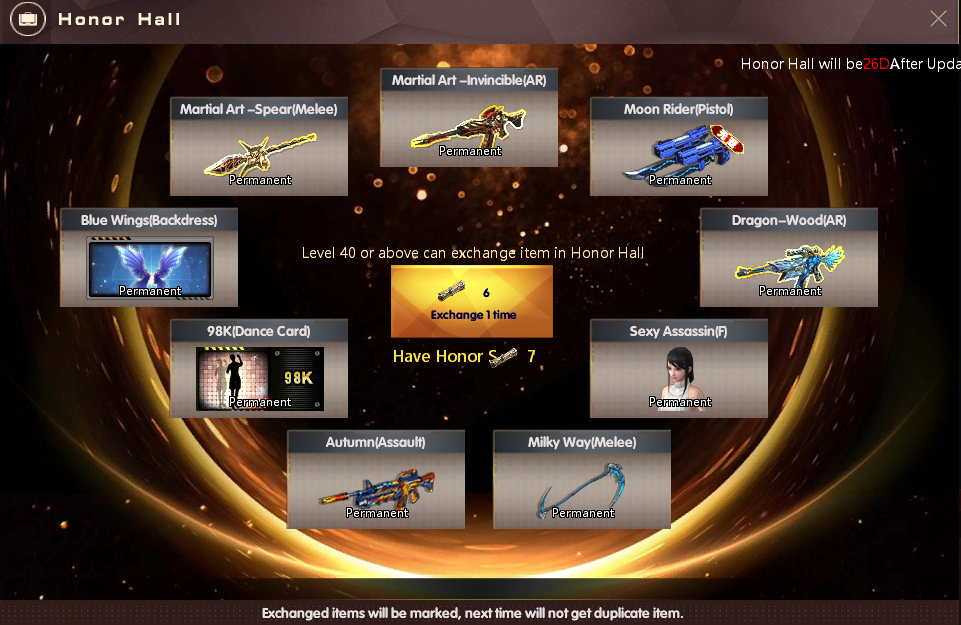This screenshot has height=625, width=961.
Task: Select the Martial Art Spear melee card
Action: (x=259, y=147)
